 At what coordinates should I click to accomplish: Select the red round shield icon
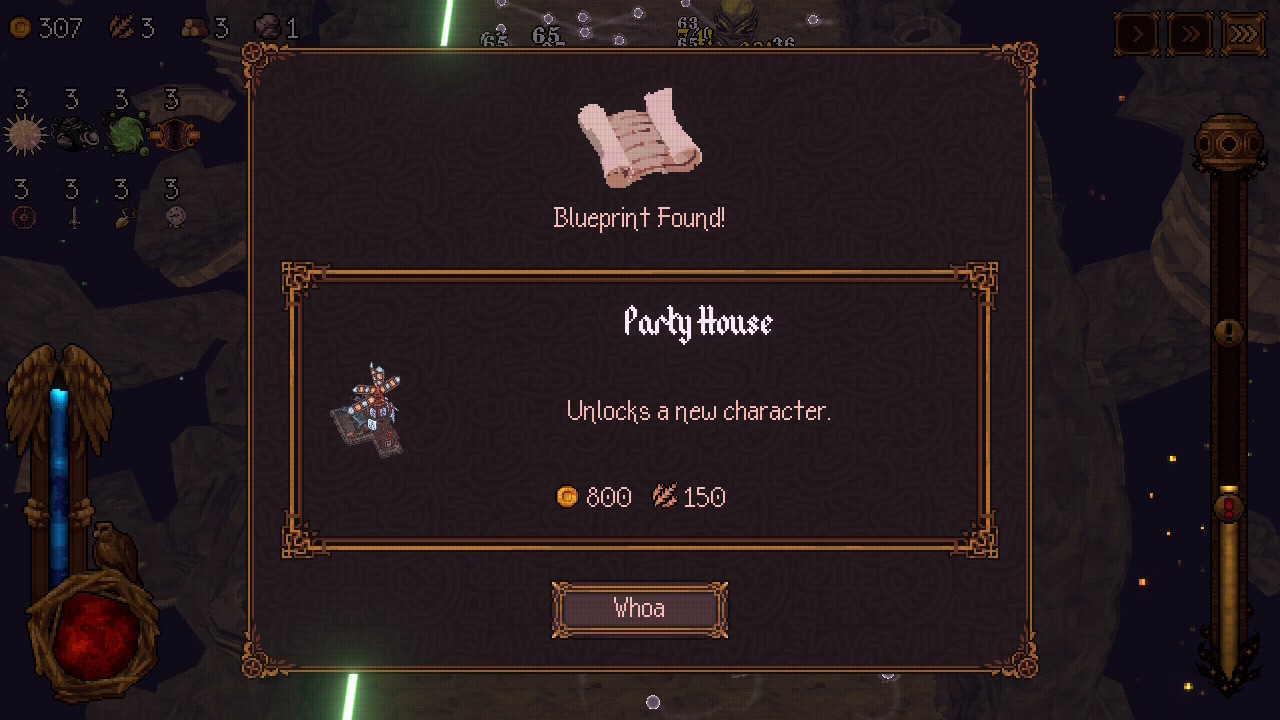pyautogui.click(x=22, y=216)
